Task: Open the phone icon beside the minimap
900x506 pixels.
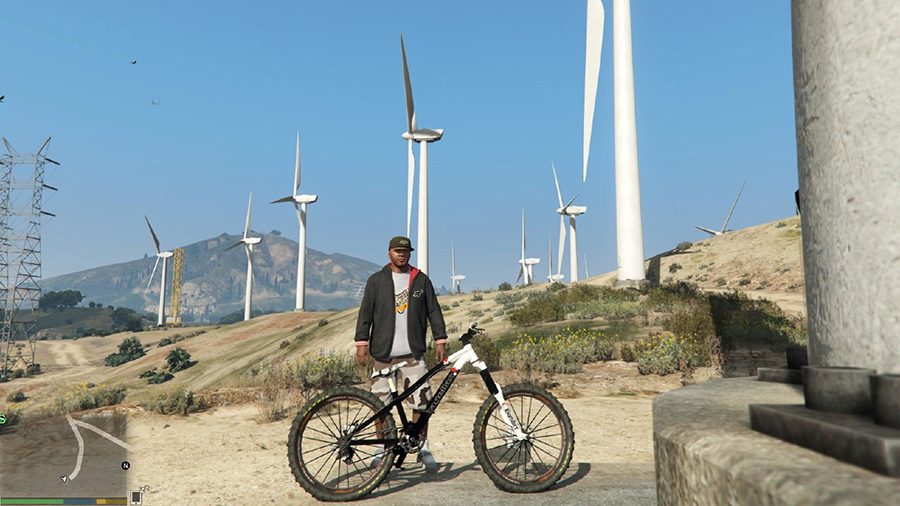Action: click(x=136, y=496)
